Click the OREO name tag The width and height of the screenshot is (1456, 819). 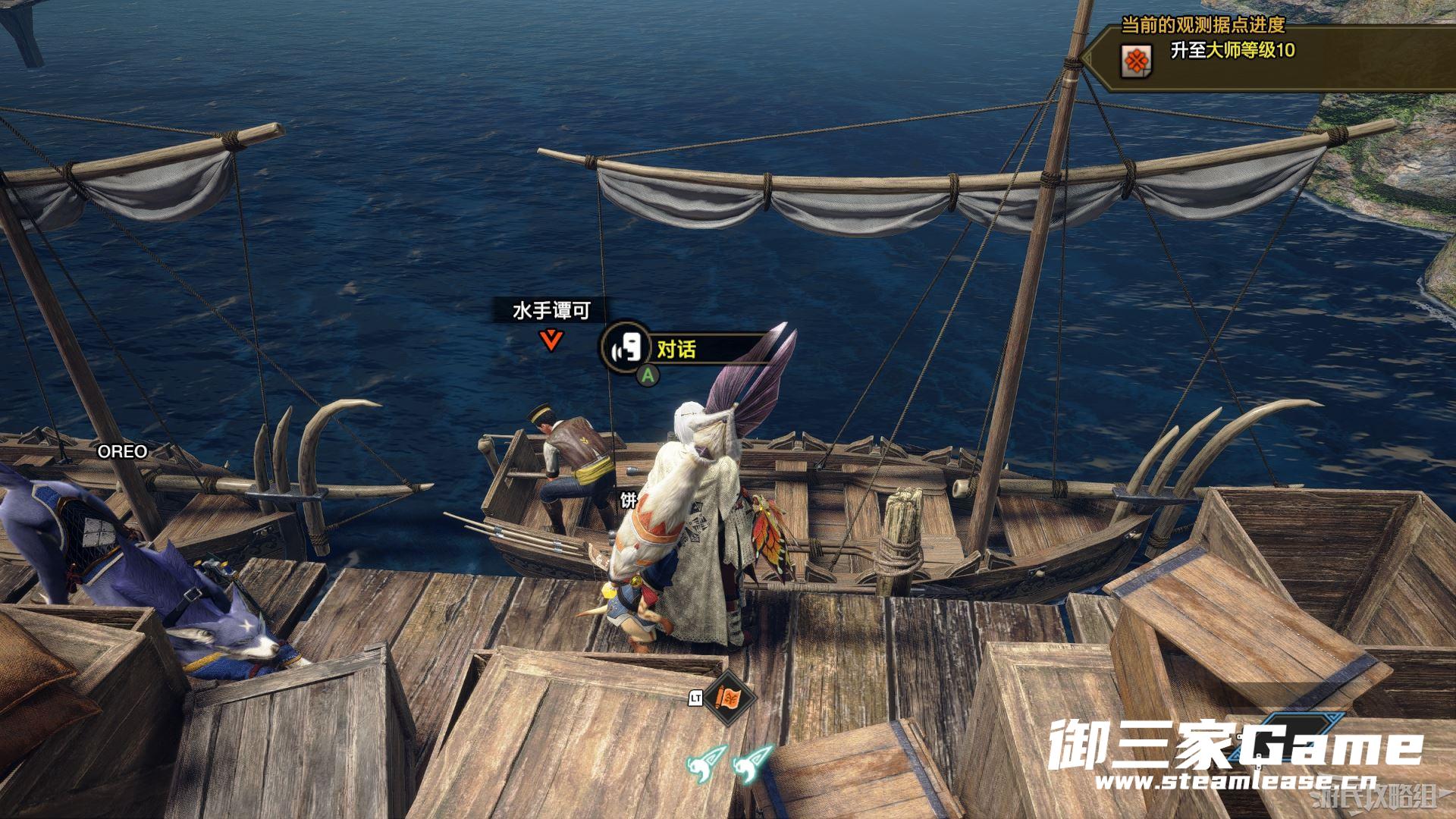[x=122, y=452]
